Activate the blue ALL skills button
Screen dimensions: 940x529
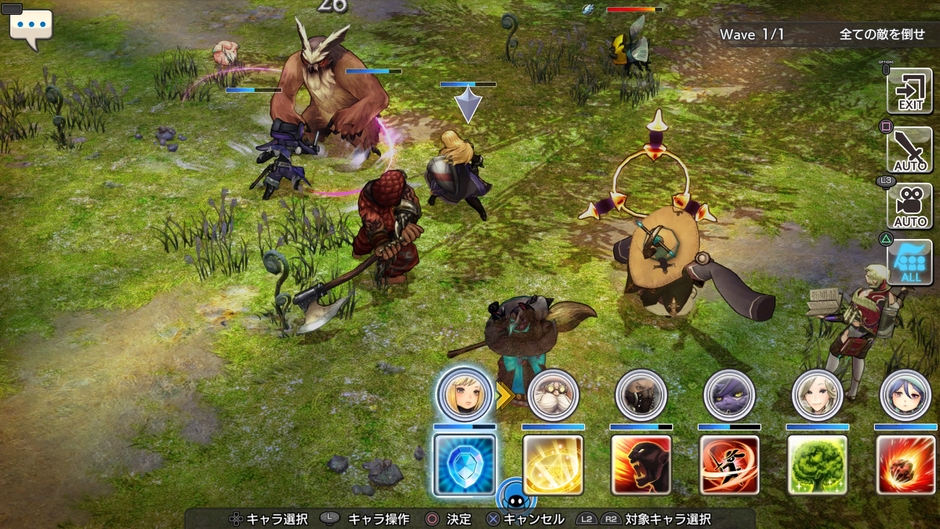(x=909, y=262)
